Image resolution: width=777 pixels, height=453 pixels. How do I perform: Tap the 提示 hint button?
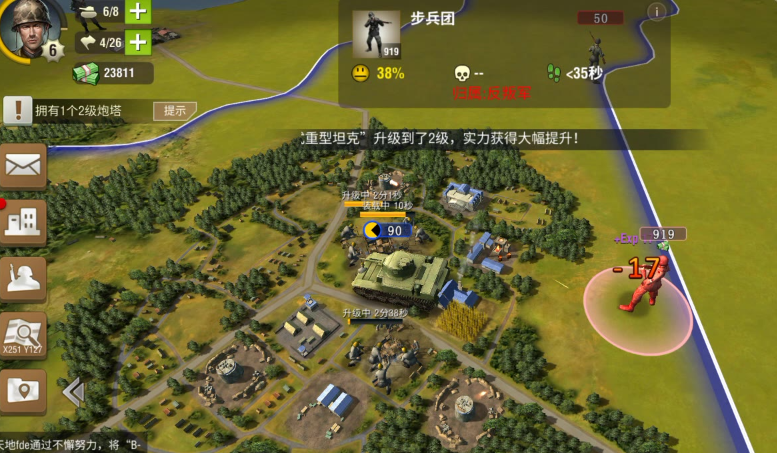(x=174, y=110)
